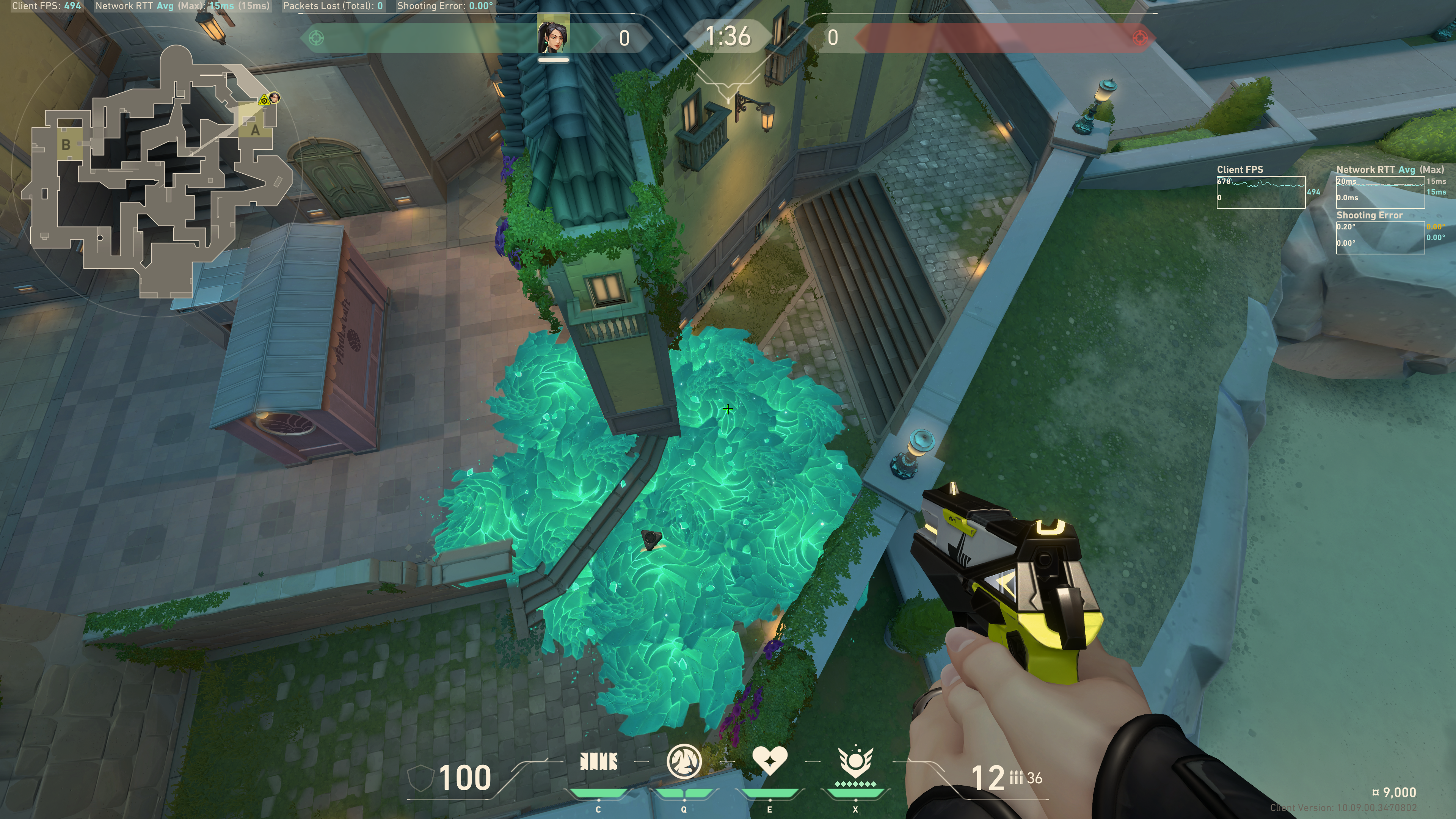This screenshot has width=1456, height=819.
Task: Click Sage's player marker on the minimap
Action: tap(274, 98)
